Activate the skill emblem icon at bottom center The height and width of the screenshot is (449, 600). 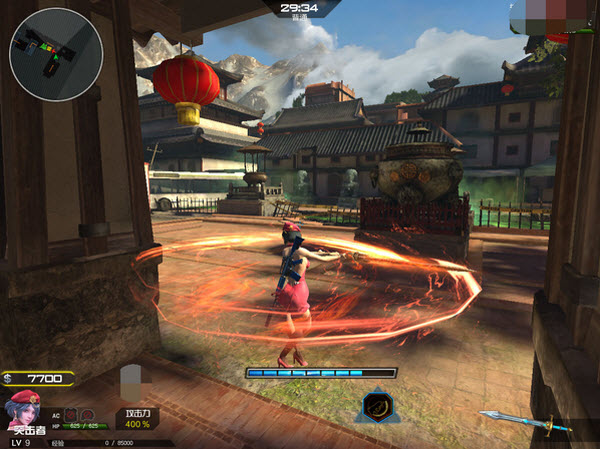pos(378,406)
